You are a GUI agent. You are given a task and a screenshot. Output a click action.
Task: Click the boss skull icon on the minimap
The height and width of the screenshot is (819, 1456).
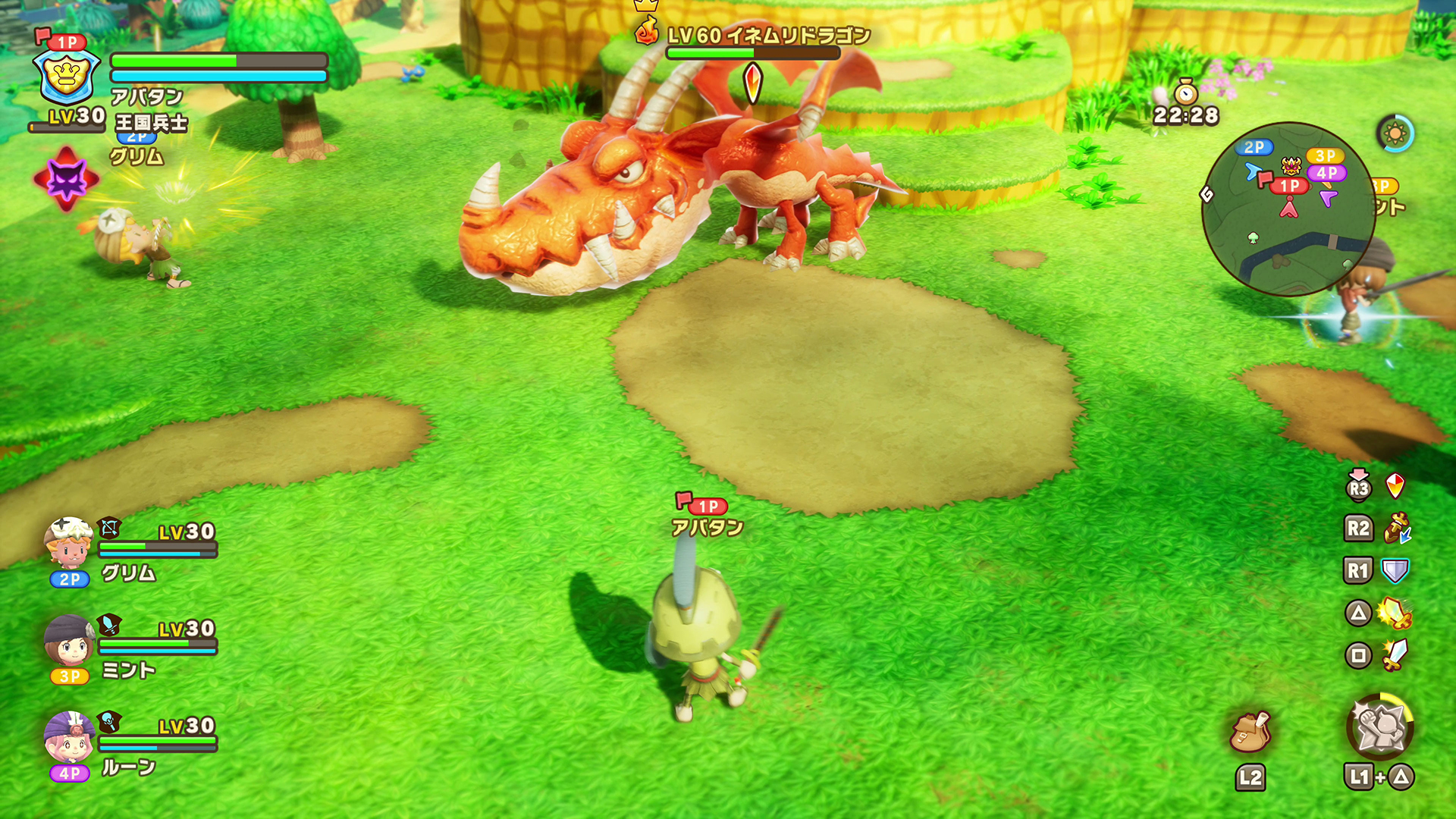point(1290,165)
